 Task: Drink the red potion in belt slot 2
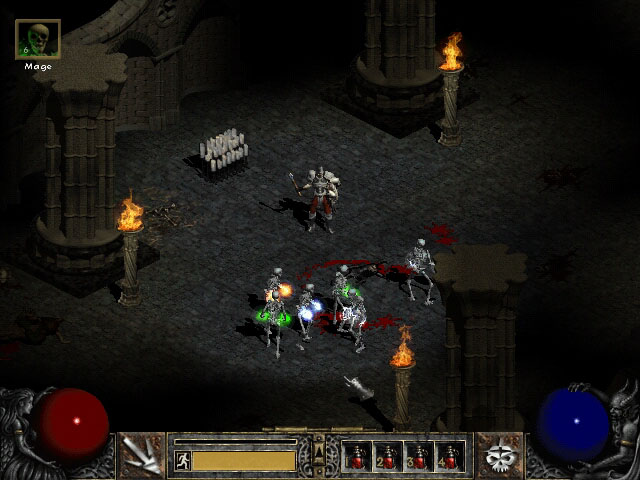pyautogui.click(x=388, y=457)
